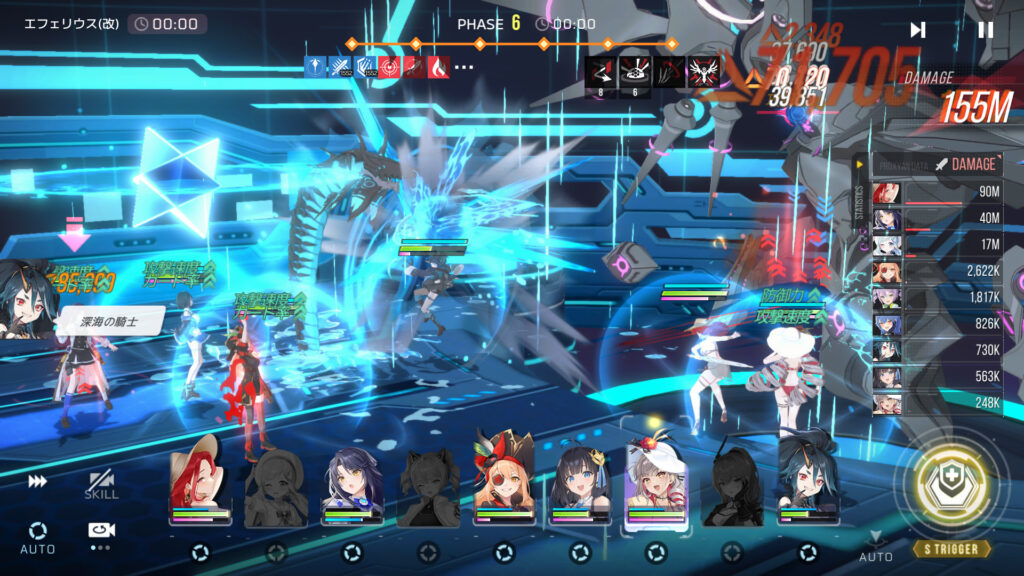This screenshot has width=1024, height=576.
Task: Switch statistics panel to the DAMAGE tab
Action: coord(965,164)
